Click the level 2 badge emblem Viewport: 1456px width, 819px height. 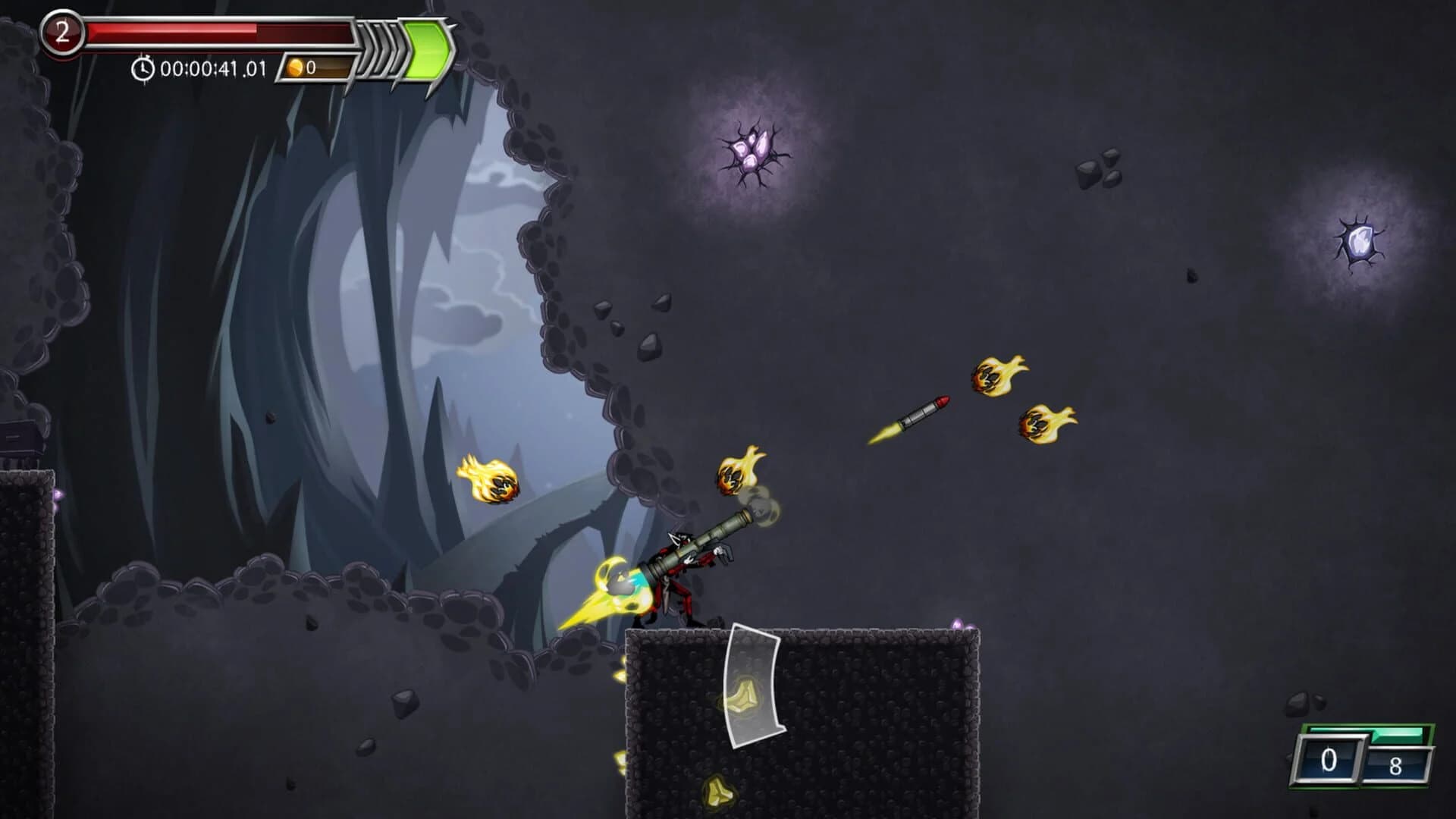[61, 30]
